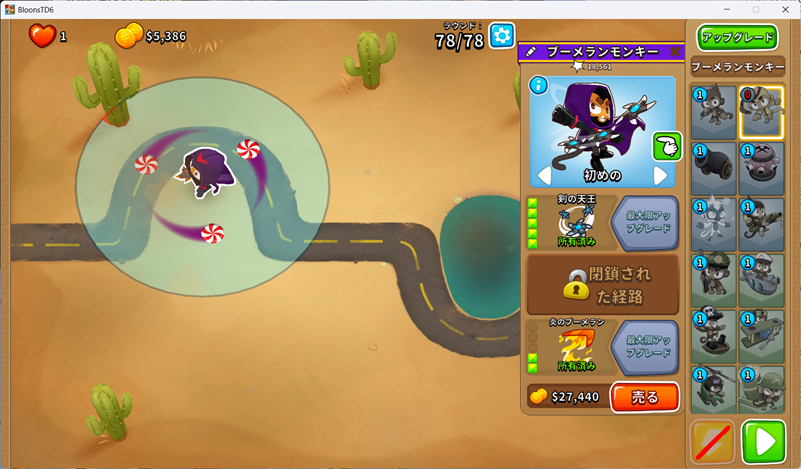Start the round with green play button
The height and width of the screenshot is (469, 801).
[763, 441]
